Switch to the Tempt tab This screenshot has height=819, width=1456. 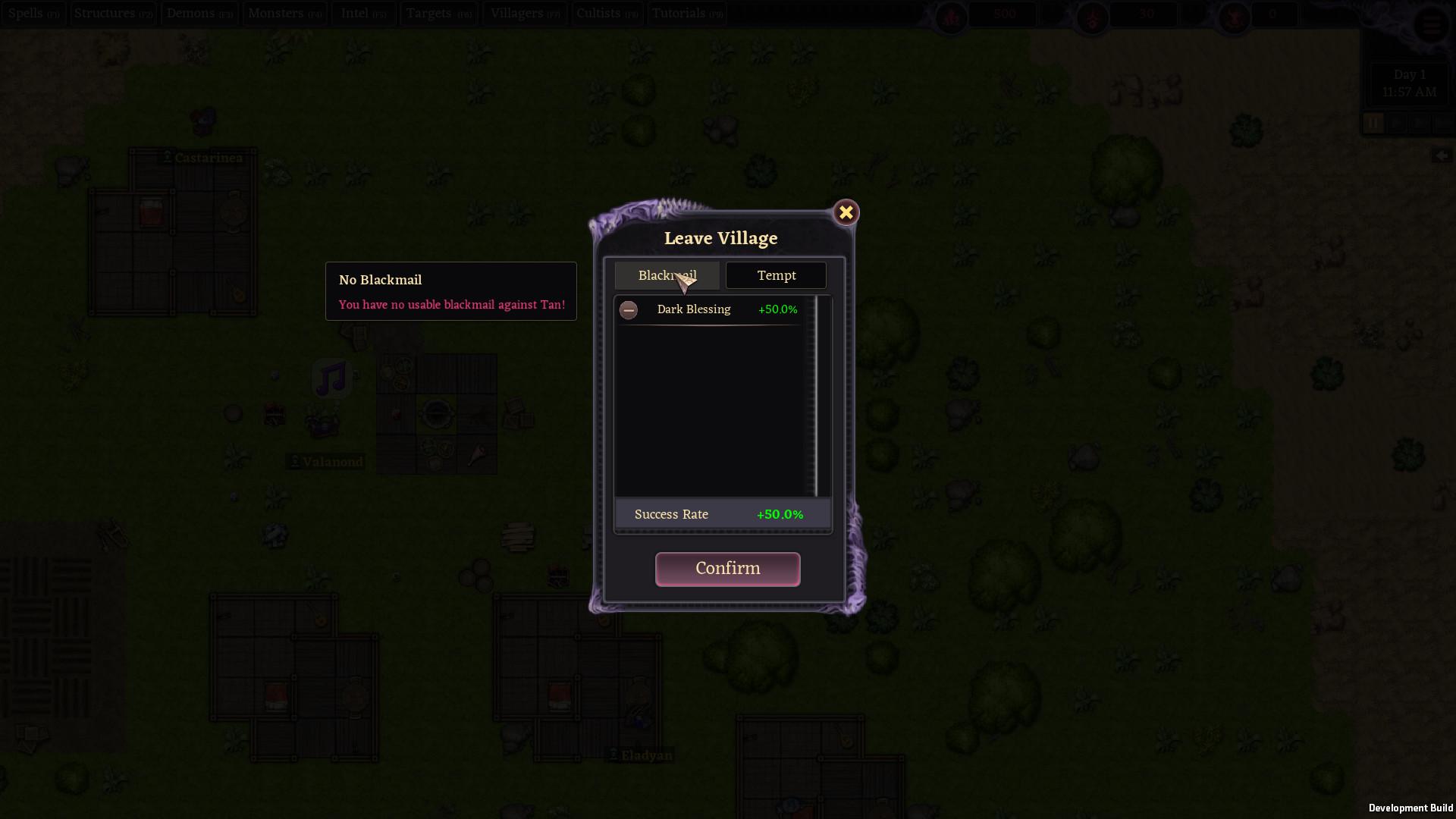click(x=776, y=275)
